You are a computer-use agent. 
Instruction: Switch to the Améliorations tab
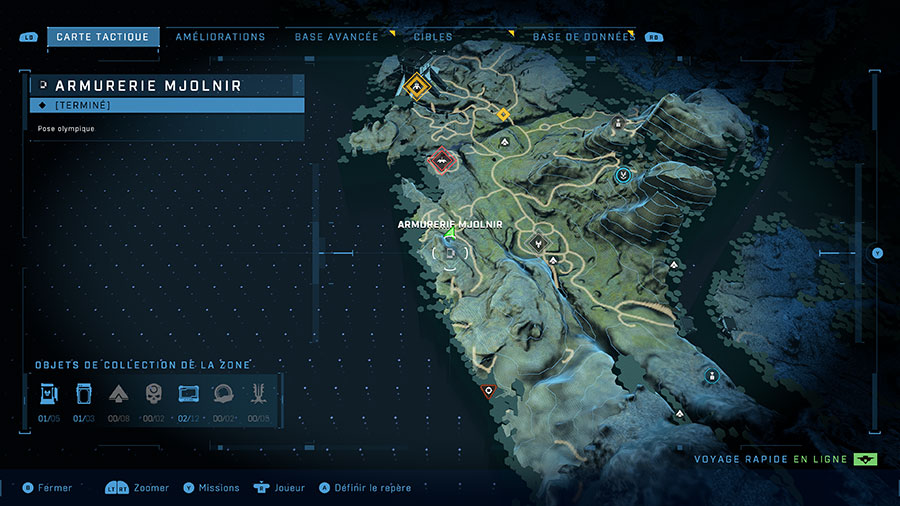pyautogui.click(x=220, y=37)
